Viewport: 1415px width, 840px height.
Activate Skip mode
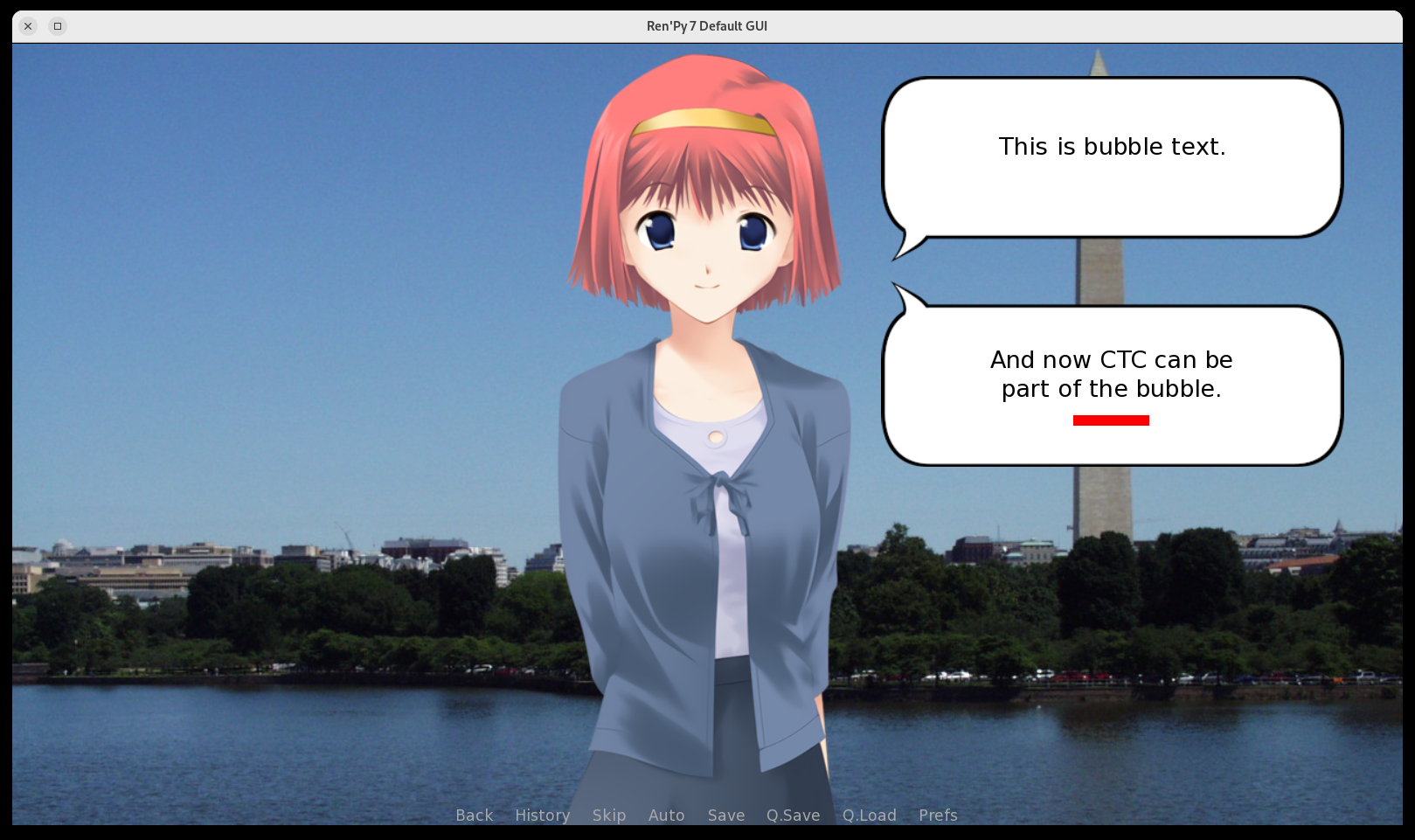(608, 815)
